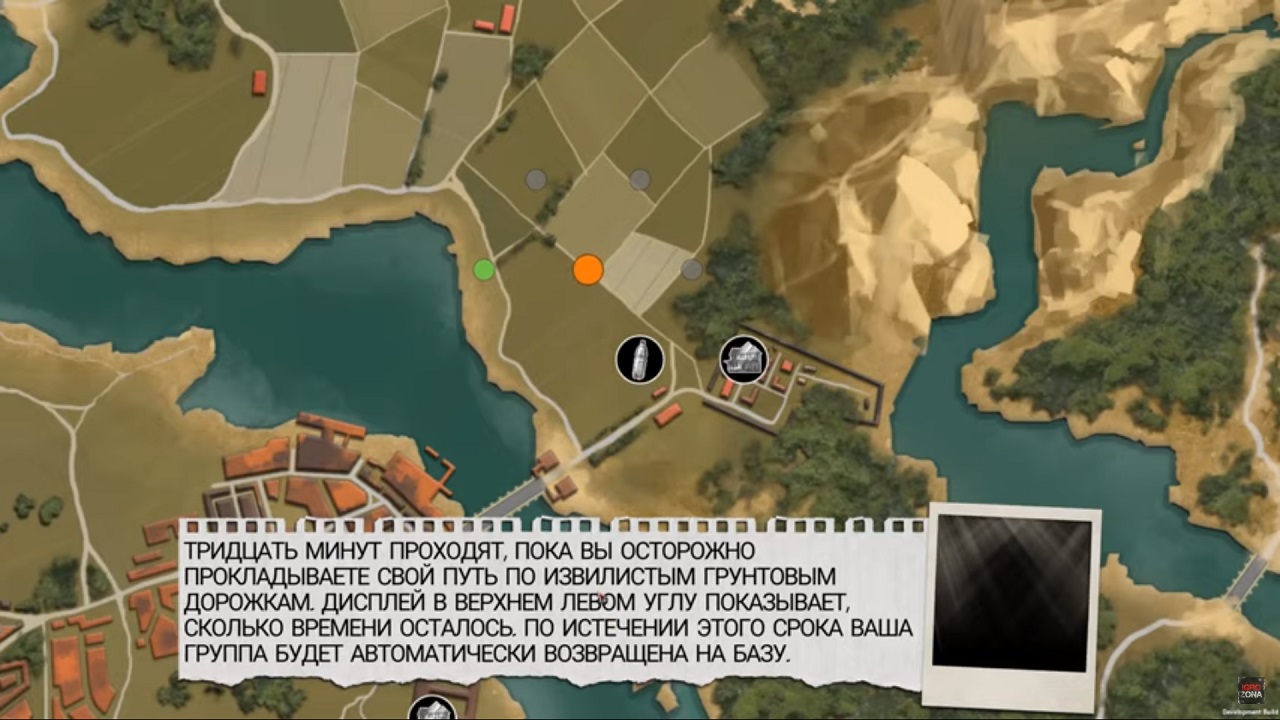1280x720 pixels.
Task: Select the obelisk monument location icon
Action: 640,360
